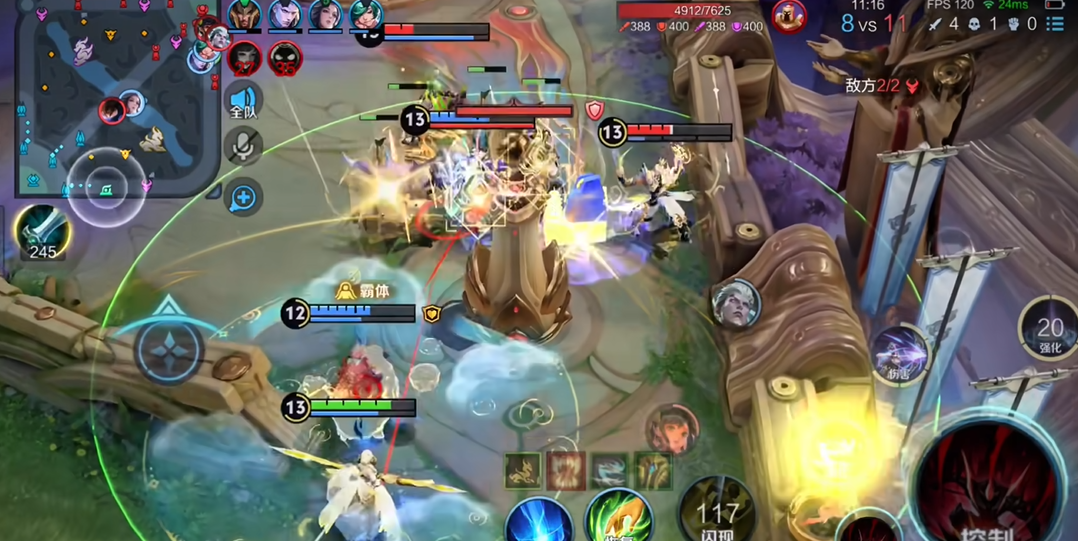Image resolution: width=1078 pixels, height=541 pixels.
Task: Open the quick chat message button
Action: [243, 198]
